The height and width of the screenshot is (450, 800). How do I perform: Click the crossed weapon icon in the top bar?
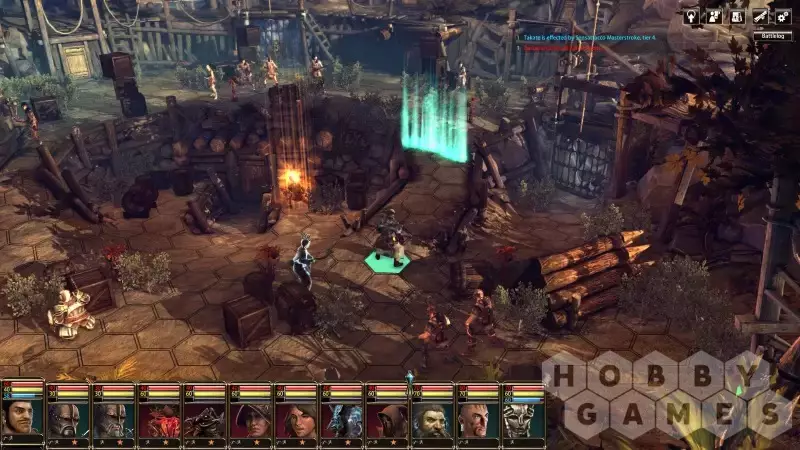pyautogui.click(x=762, y=16)
